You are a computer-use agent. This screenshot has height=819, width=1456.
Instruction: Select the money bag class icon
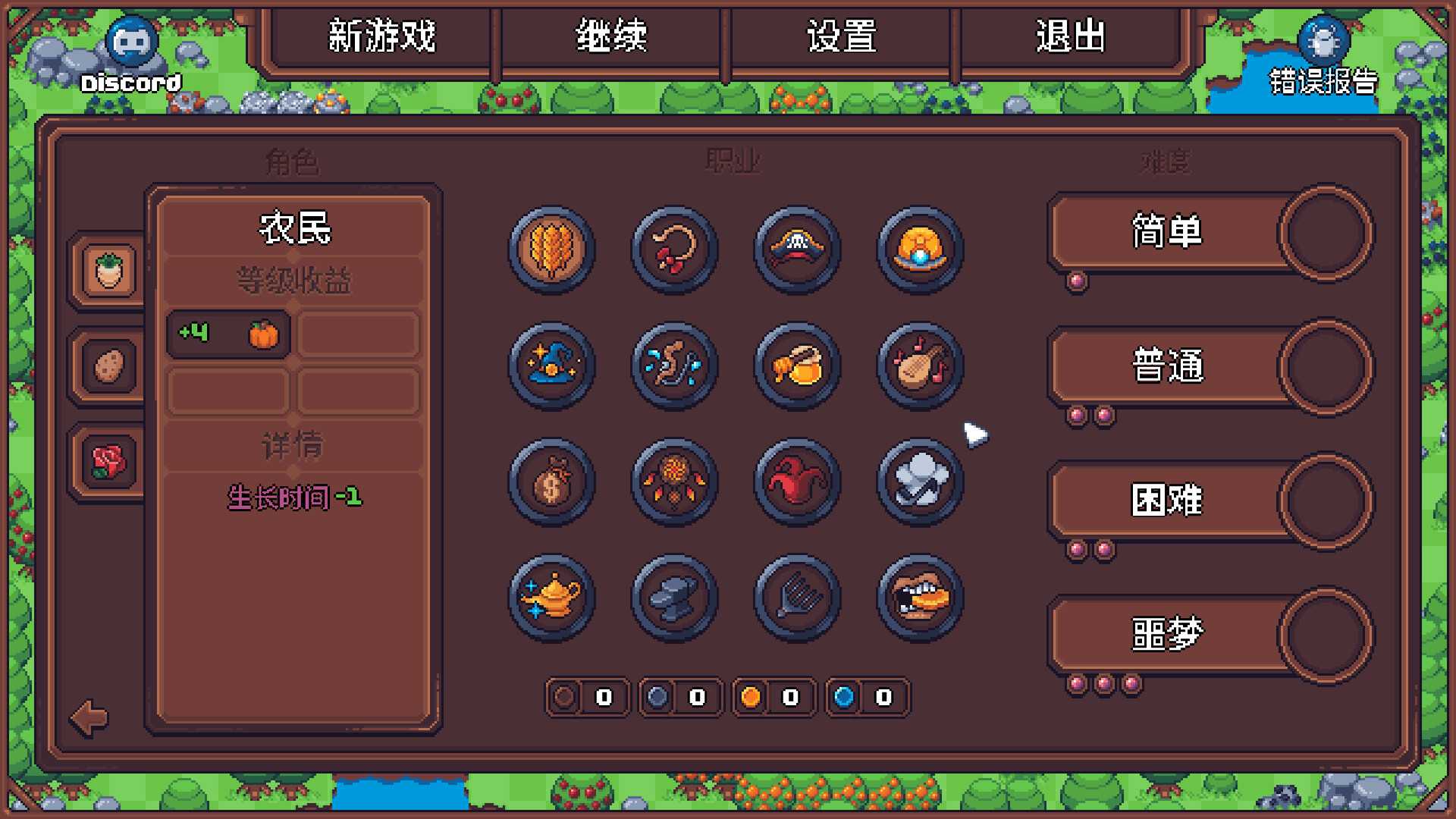[550, 483]
